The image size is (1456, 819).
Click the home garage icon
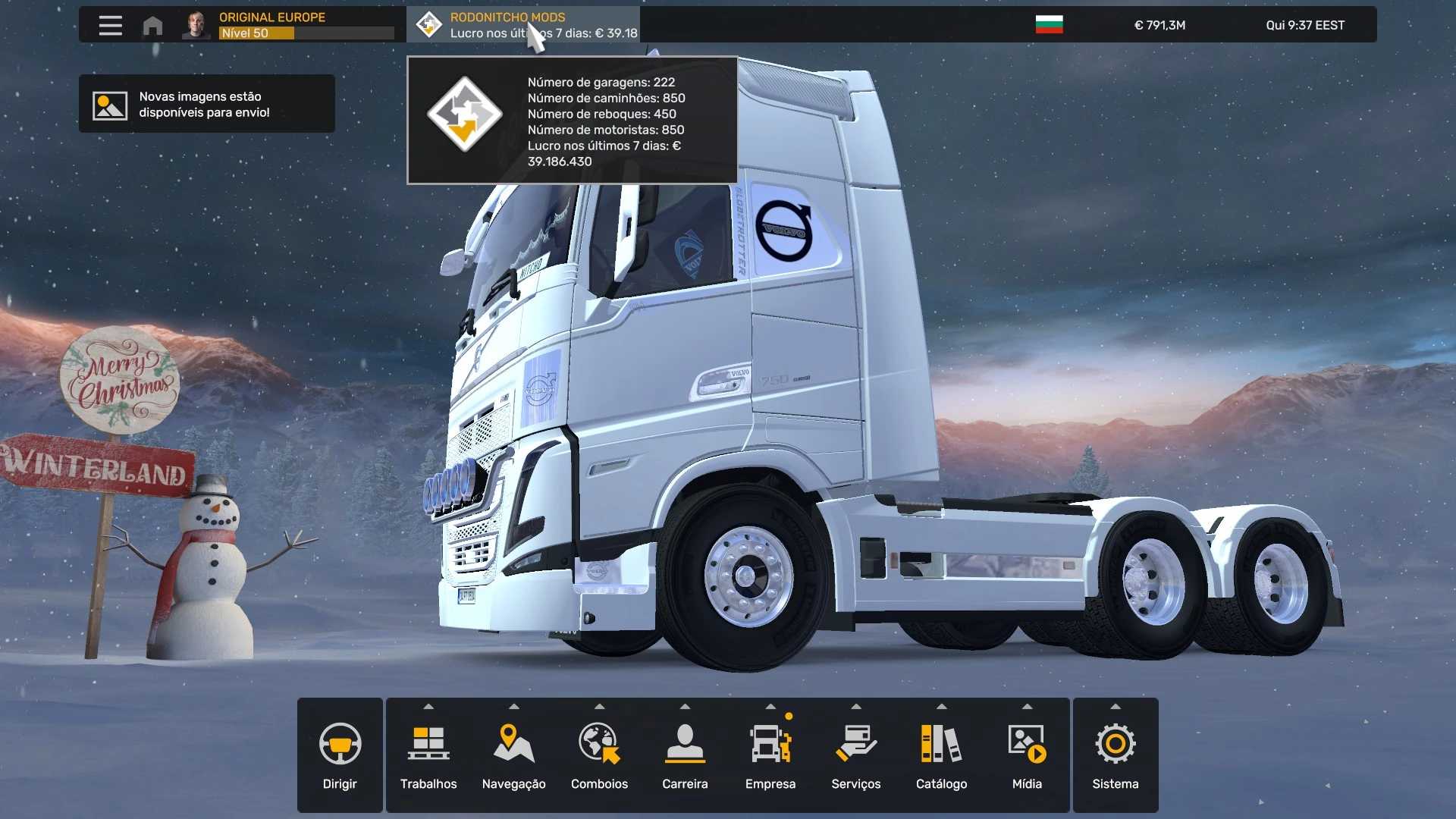point(152,26)
